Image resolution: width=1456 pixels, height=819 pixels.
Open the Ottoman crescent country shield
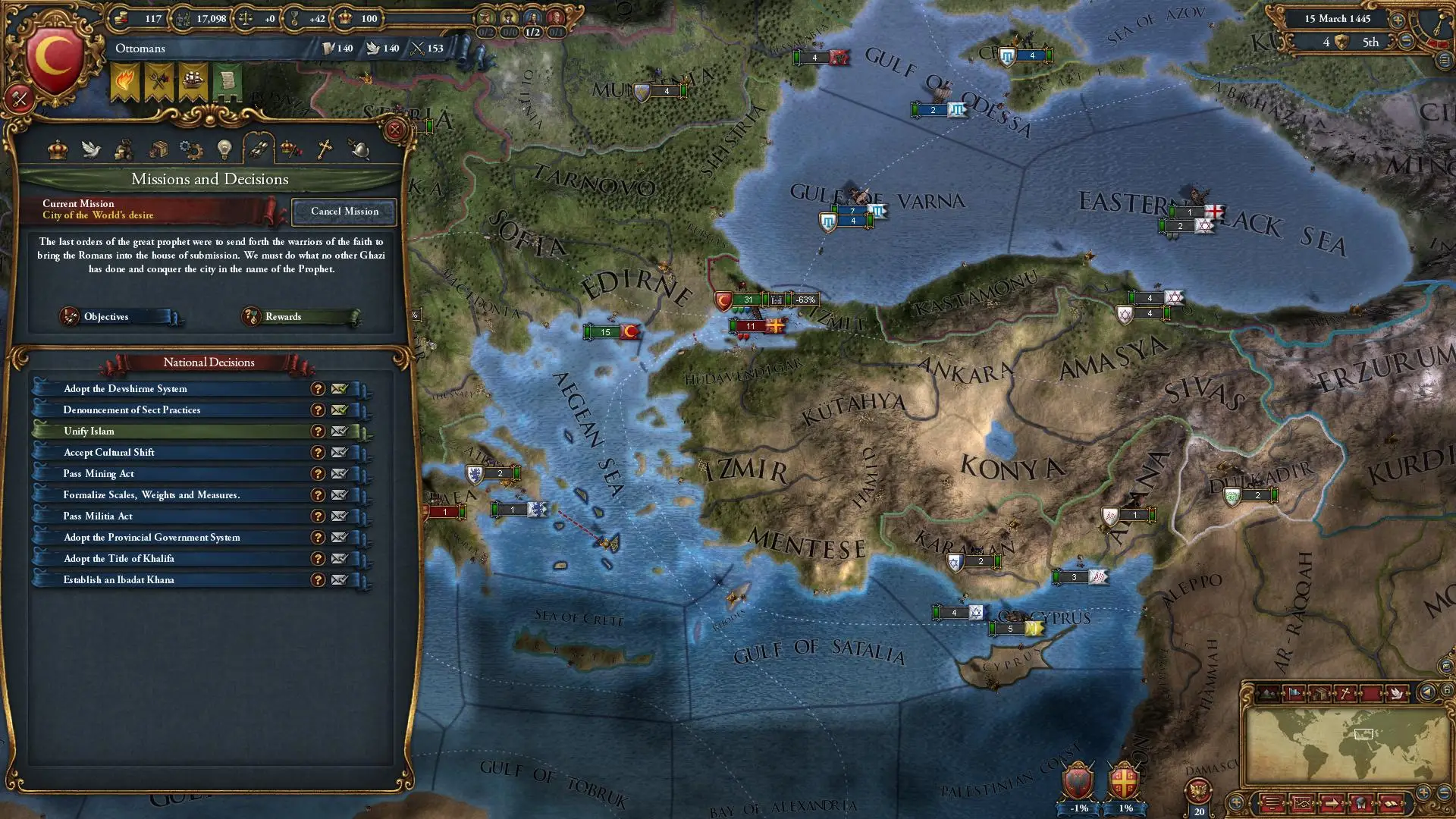55,62
